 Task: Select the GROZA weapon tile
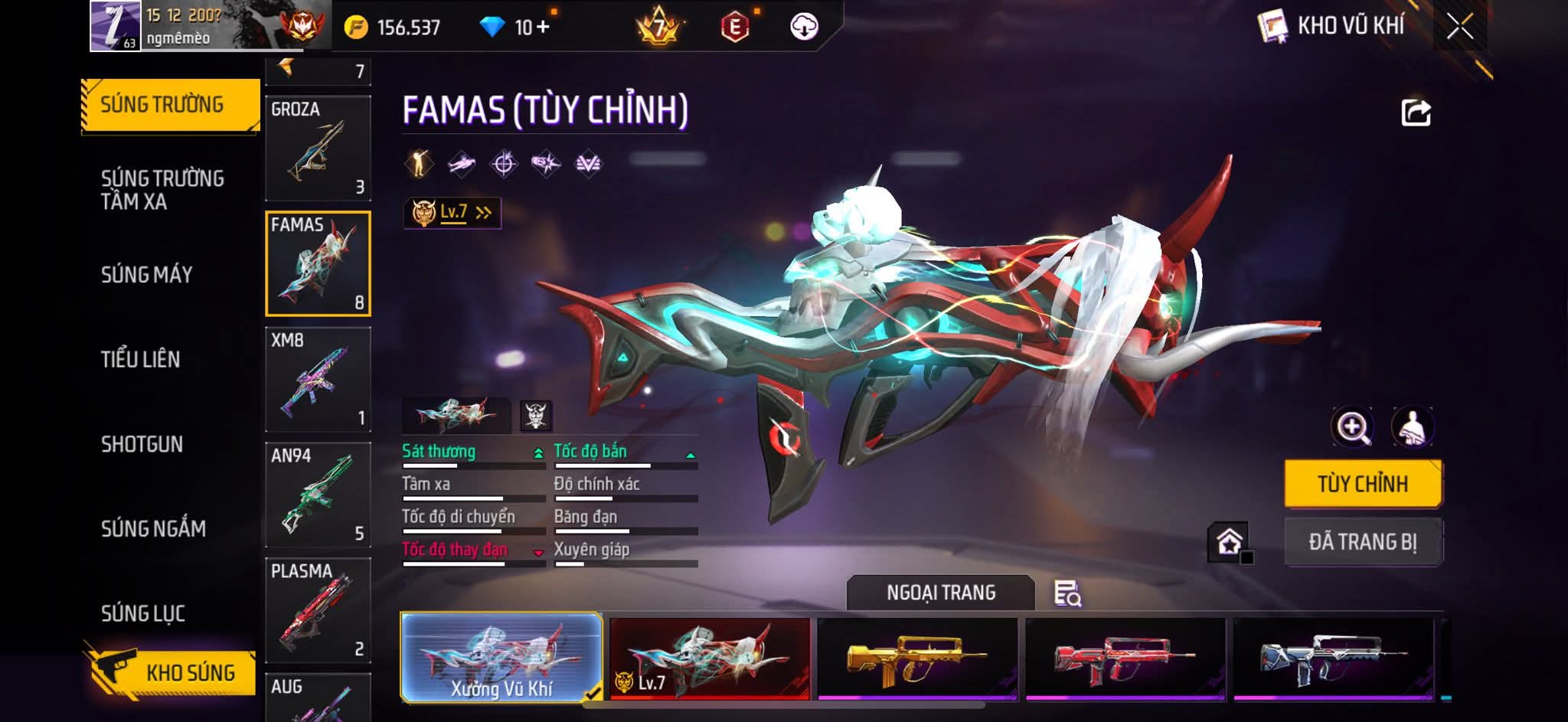318,148
